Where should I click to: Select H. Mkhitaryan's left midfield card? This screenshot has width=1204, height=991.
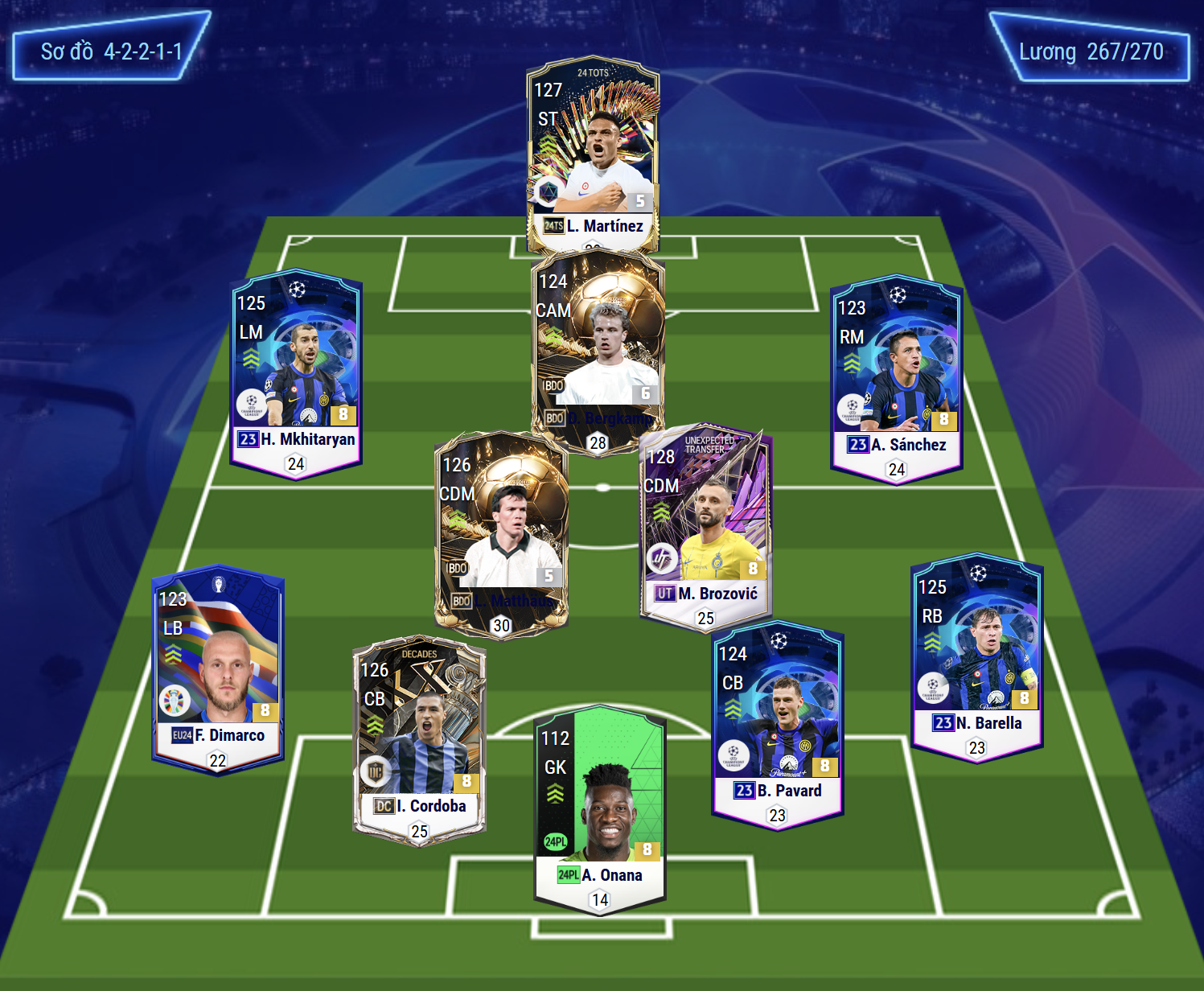(x=296, y=372)
